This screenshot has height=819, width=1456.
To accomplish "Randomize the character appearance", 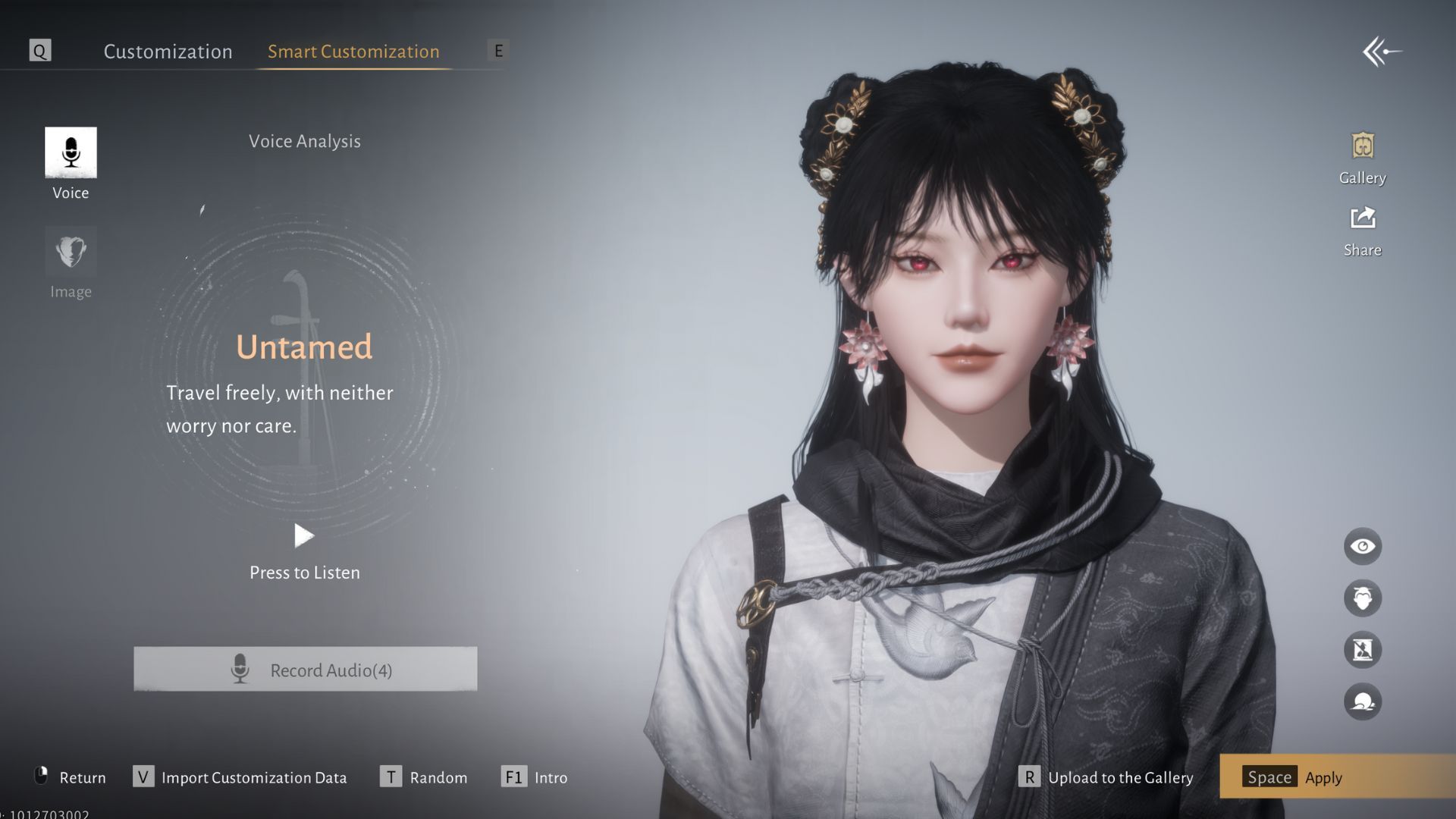I will (x=424, y=777).
